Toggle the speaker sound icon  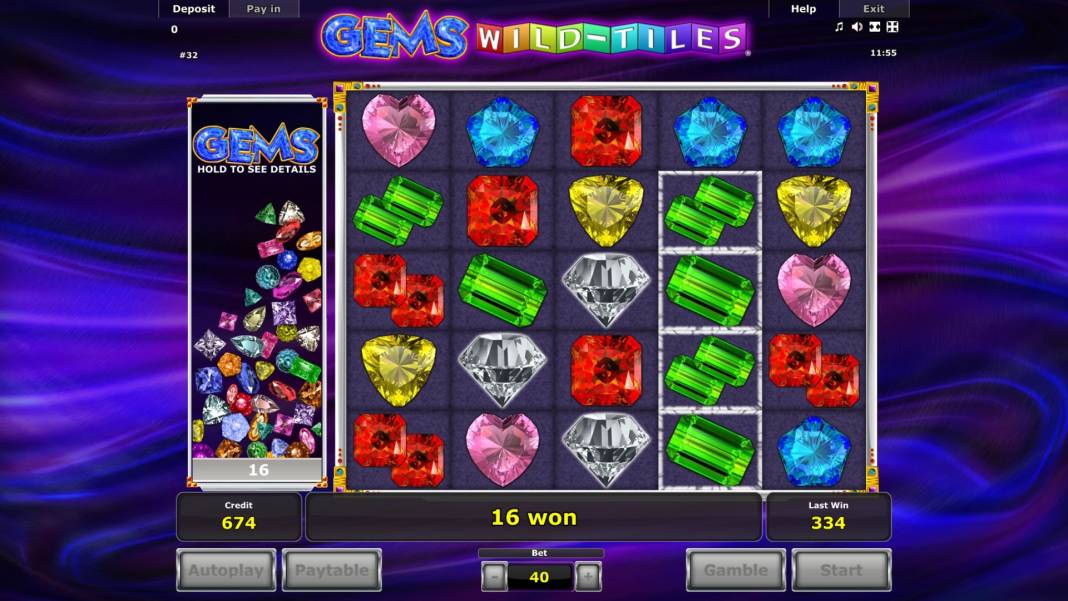[x=857, y=27]
